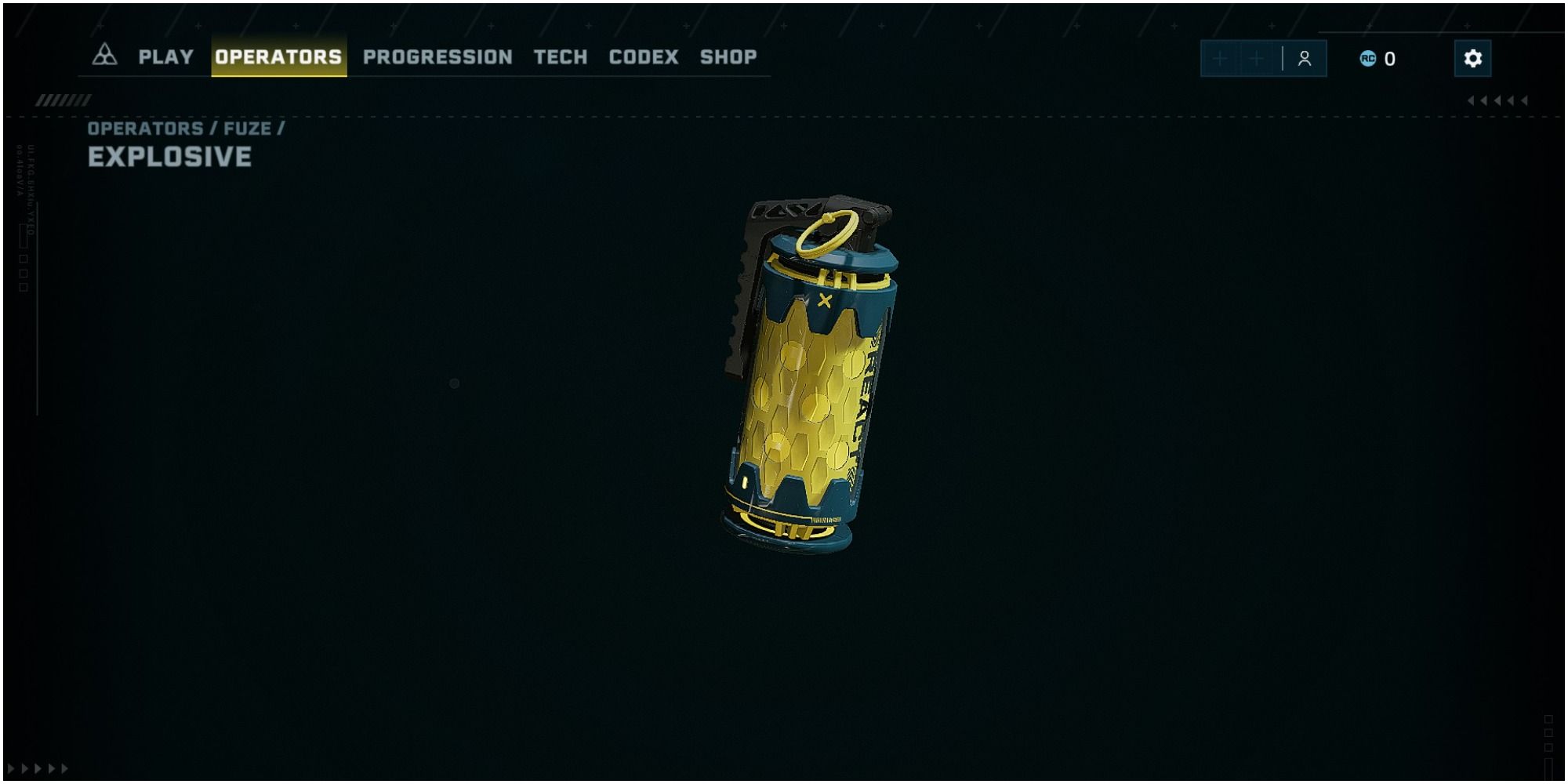Switch to the TECH tab
The height and width of the screenshot is (784, 1568).
click(x=560, y=56)
